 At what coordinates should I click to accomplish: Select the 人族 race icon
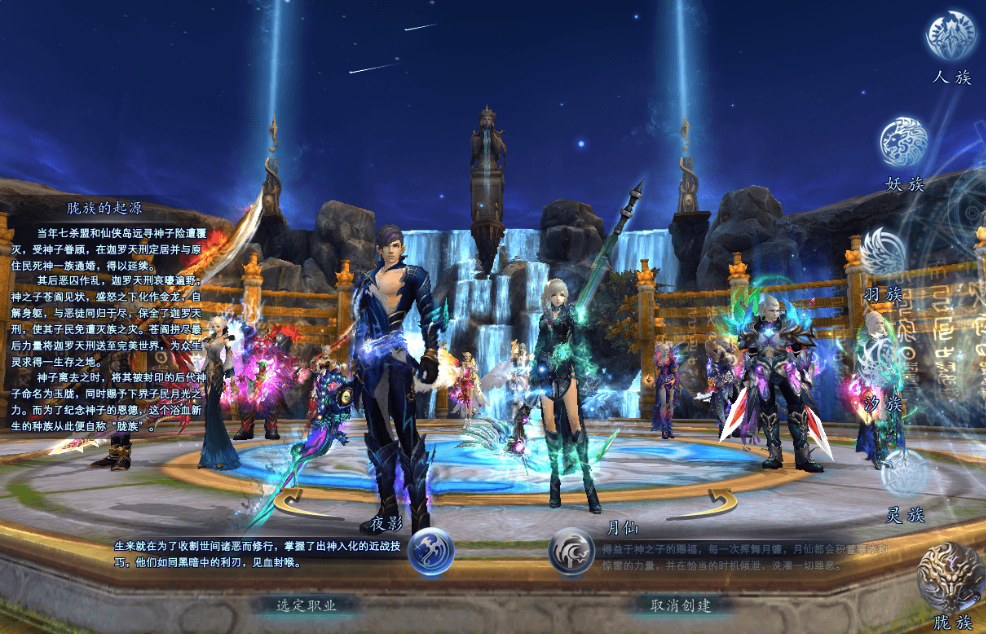tap(950, 36)
